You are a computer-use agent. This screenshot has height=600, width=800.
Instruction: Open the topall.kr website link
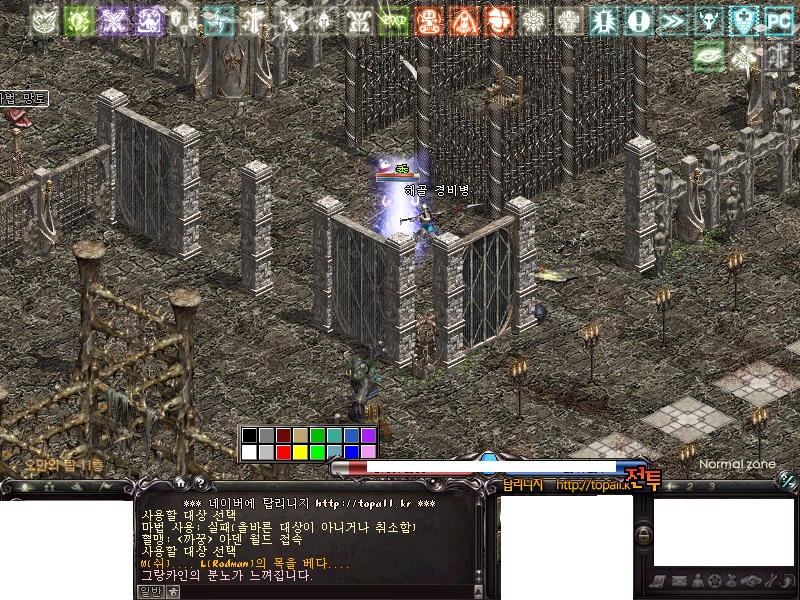click(593, 486)
